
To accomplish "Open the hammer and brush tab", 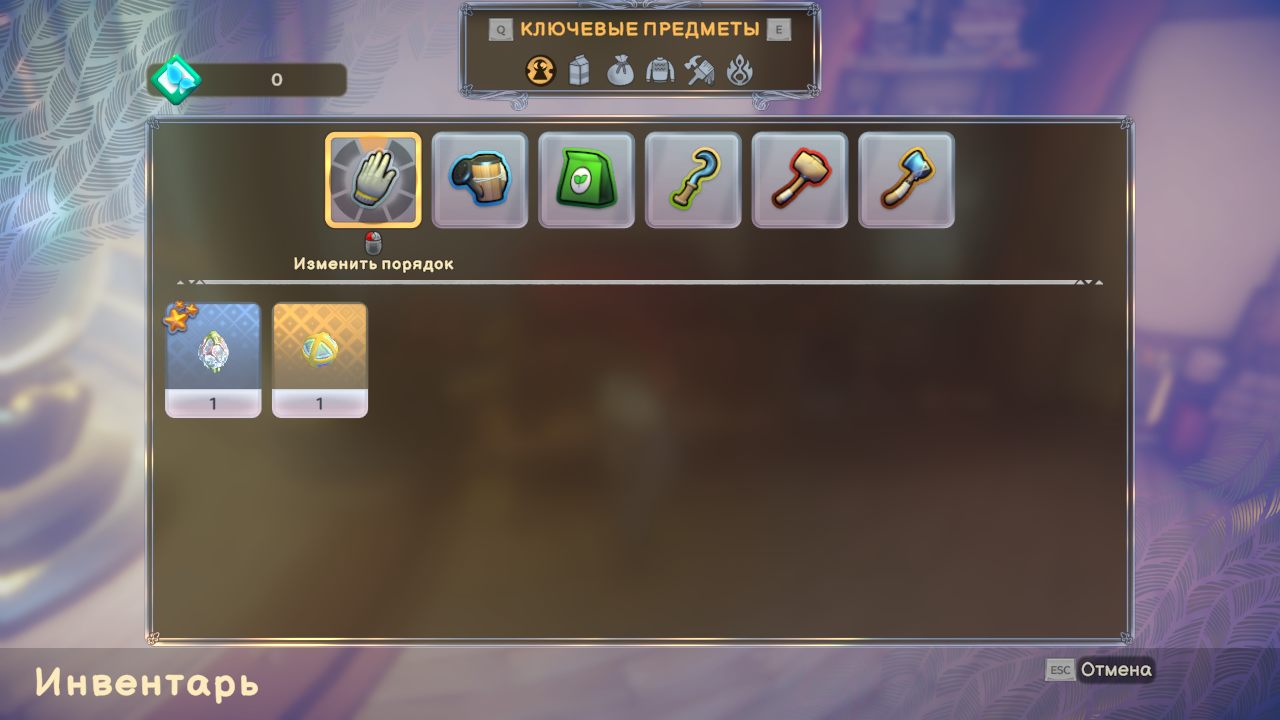I will coord(700,71).
